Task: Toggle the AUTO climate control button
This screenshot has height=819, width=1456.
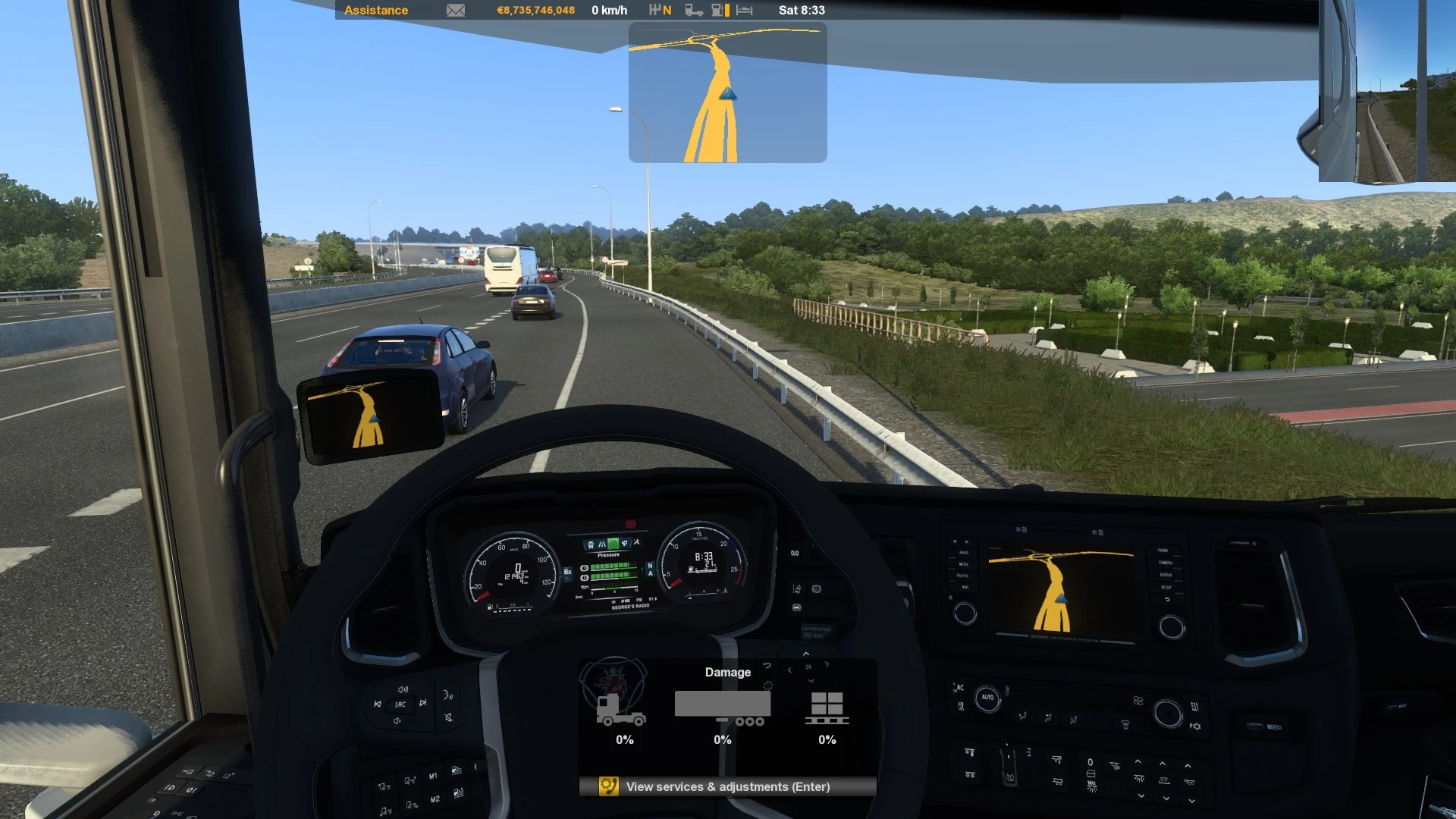Action: (987, 698)
